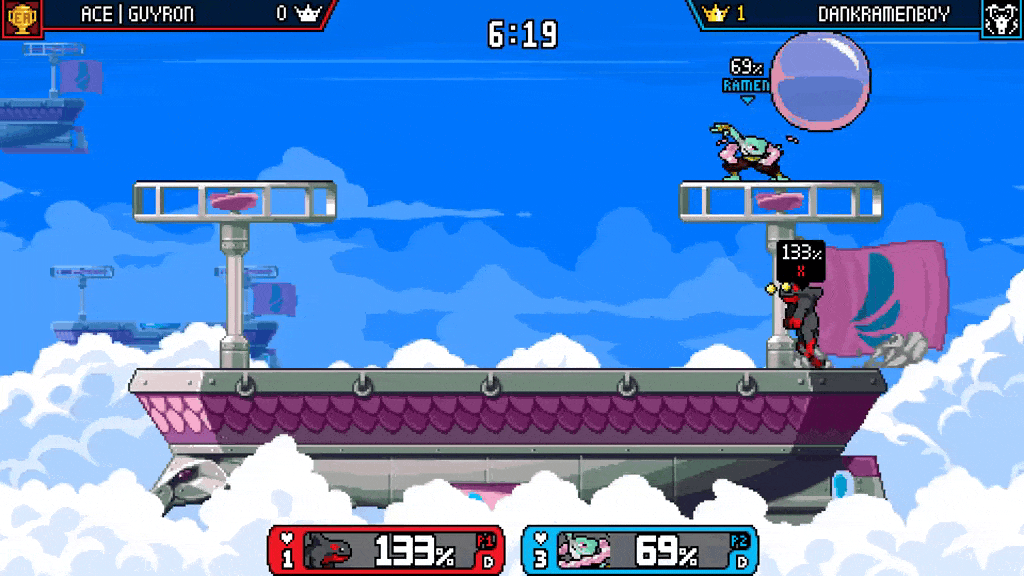Image resolution: width=1024 pixels, height=576 pixels.
Task: Click the trophy emblem beside ACE | GUYRON
Action: pyautogui.click(x=21, y=18)
